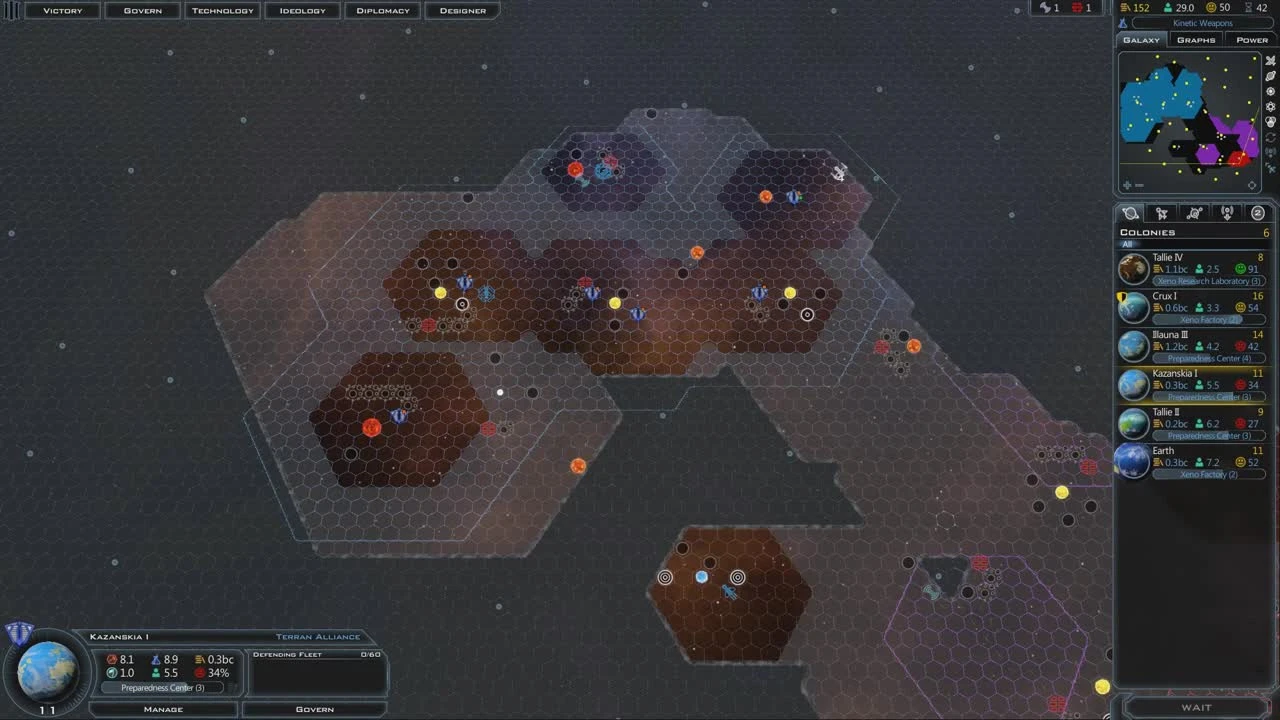
Task: Select the Colonies planet icon tab in sidebar
Action: pyautogui.click(x=1131, y=212)
